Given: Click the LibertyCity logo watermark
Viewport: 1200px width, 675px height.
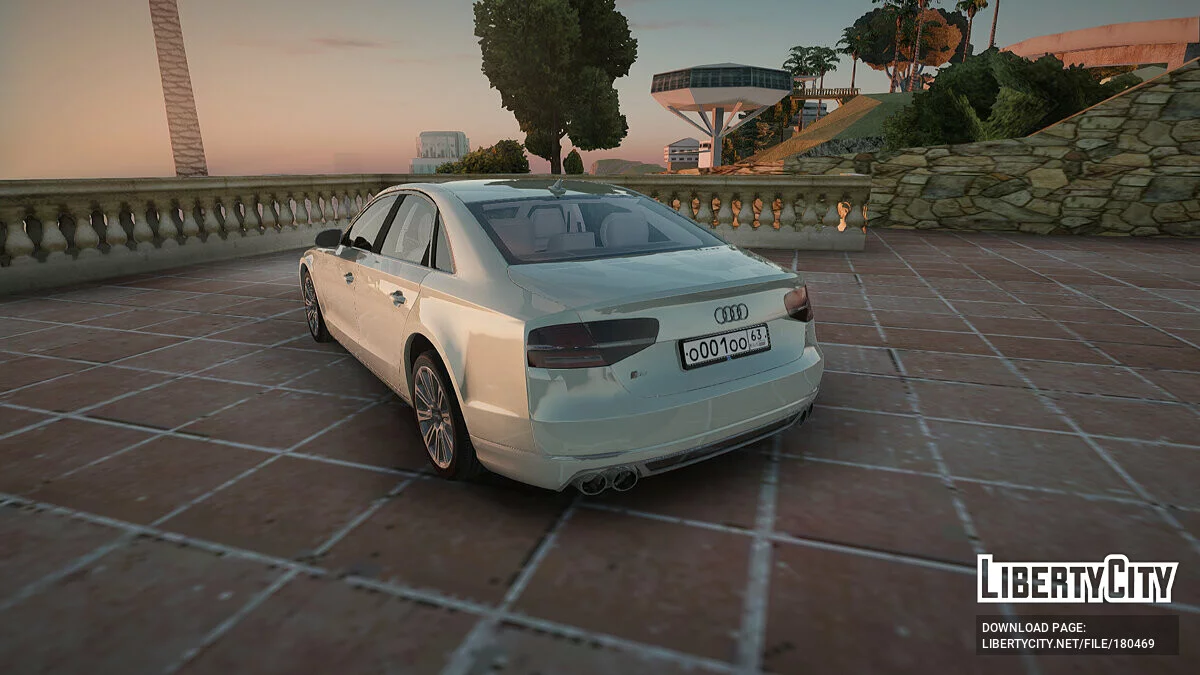Looking at the screenshot, I should tap(1077, 579).
